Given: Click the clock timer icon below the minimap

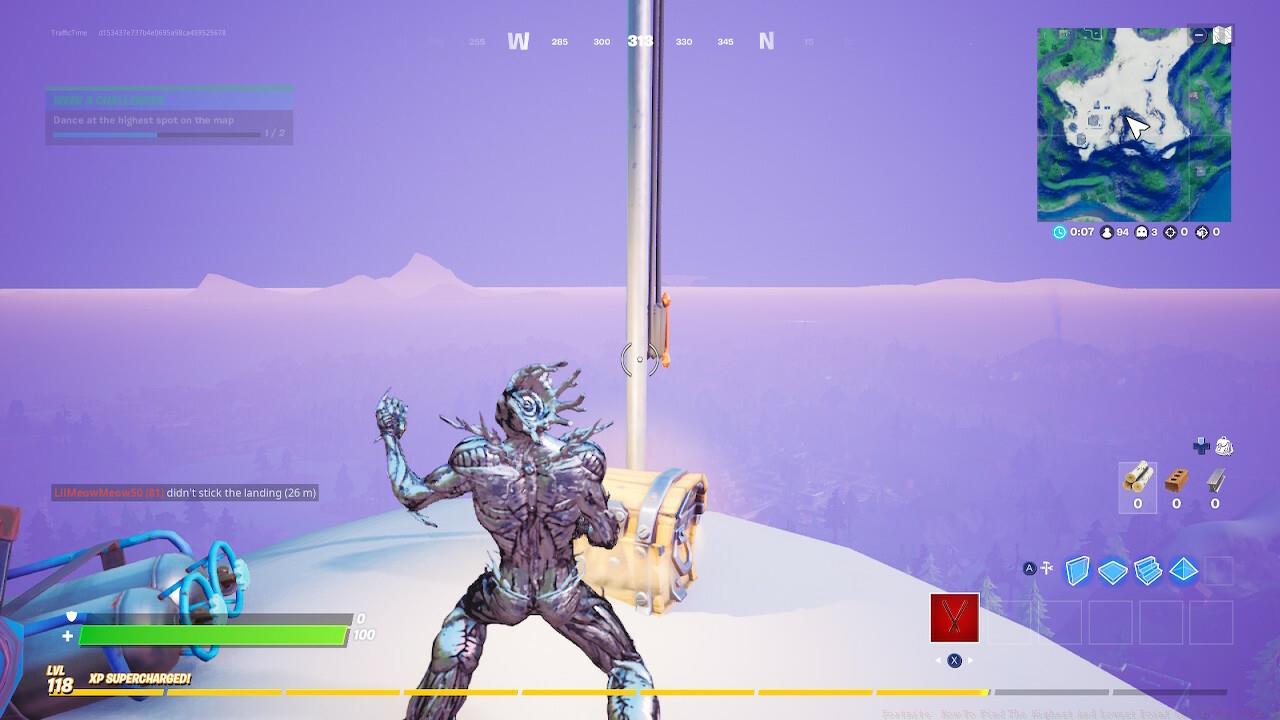Looking at the screenshot, I should tap(1058, 231).
